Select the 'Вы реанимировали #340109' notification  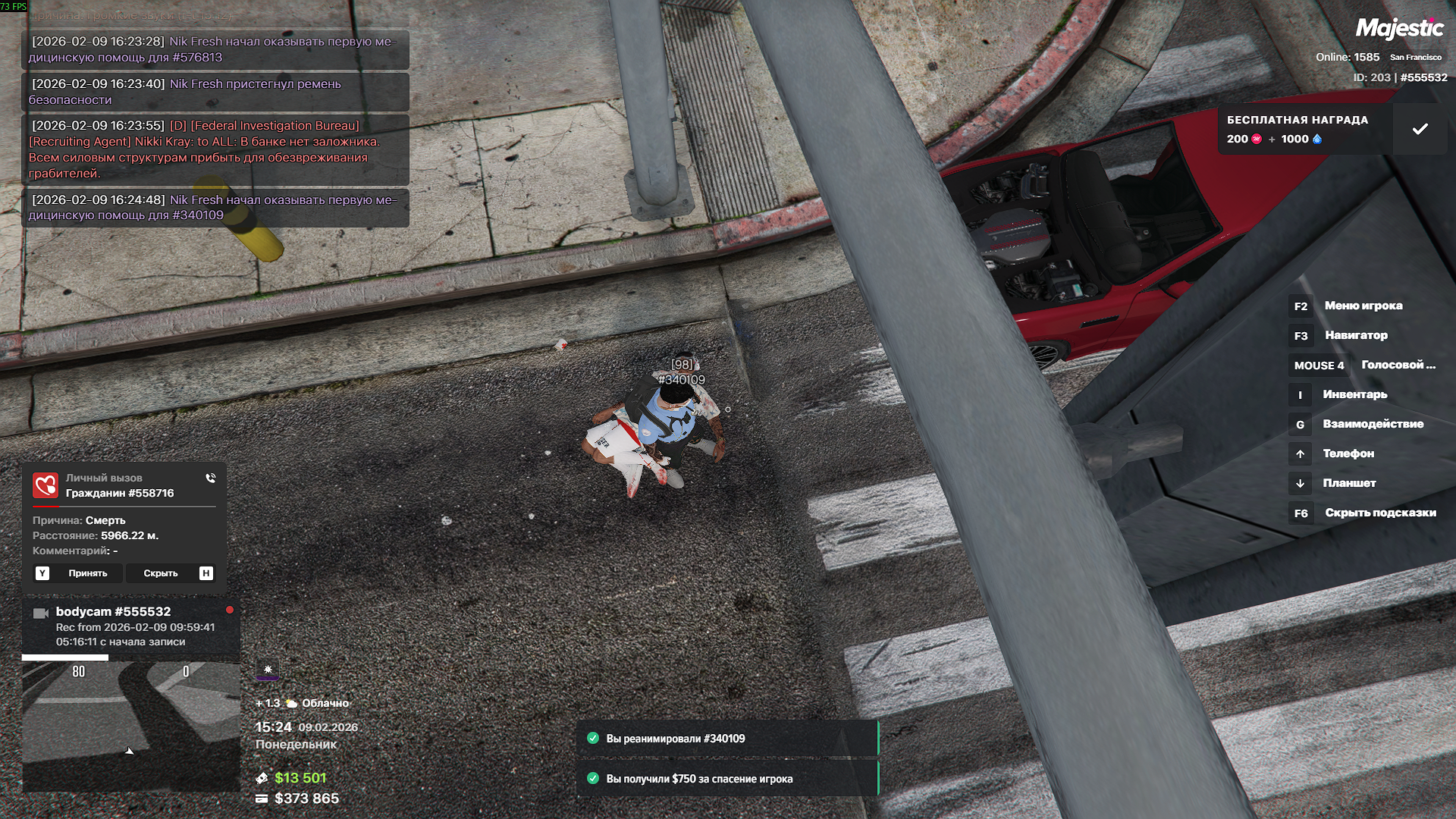726,739
